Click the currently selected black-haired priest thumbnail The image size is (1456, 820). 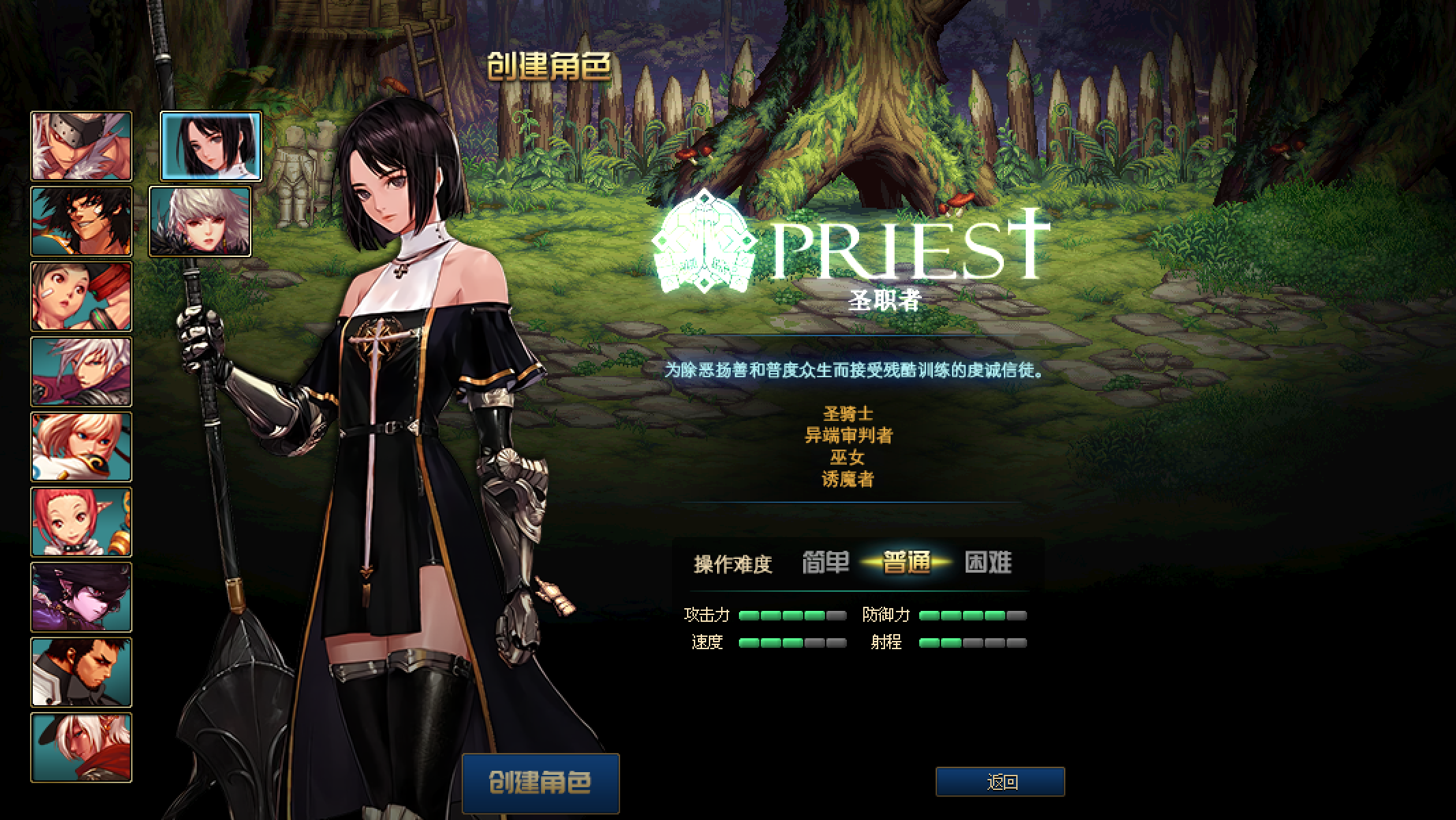pyautogui.click(x=209, y=146)
